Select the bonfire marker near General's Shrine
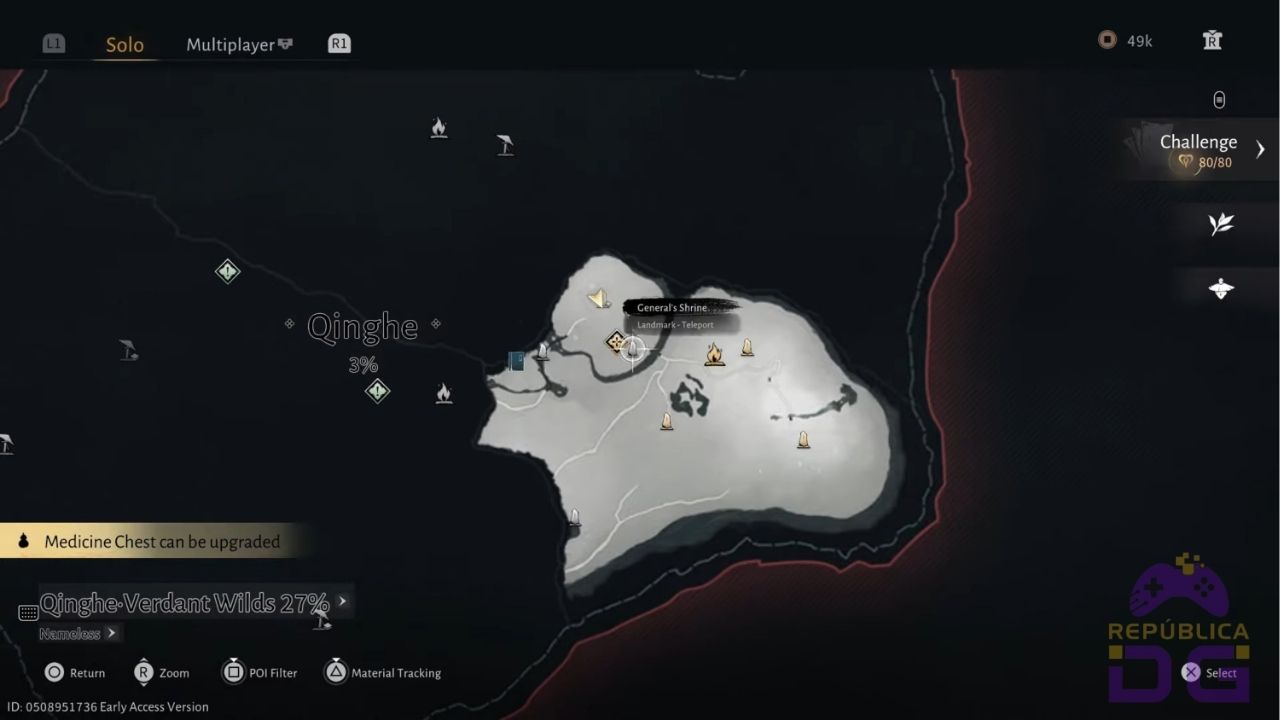The width and height of the screenshot is (1280, 720). [714, 354]
